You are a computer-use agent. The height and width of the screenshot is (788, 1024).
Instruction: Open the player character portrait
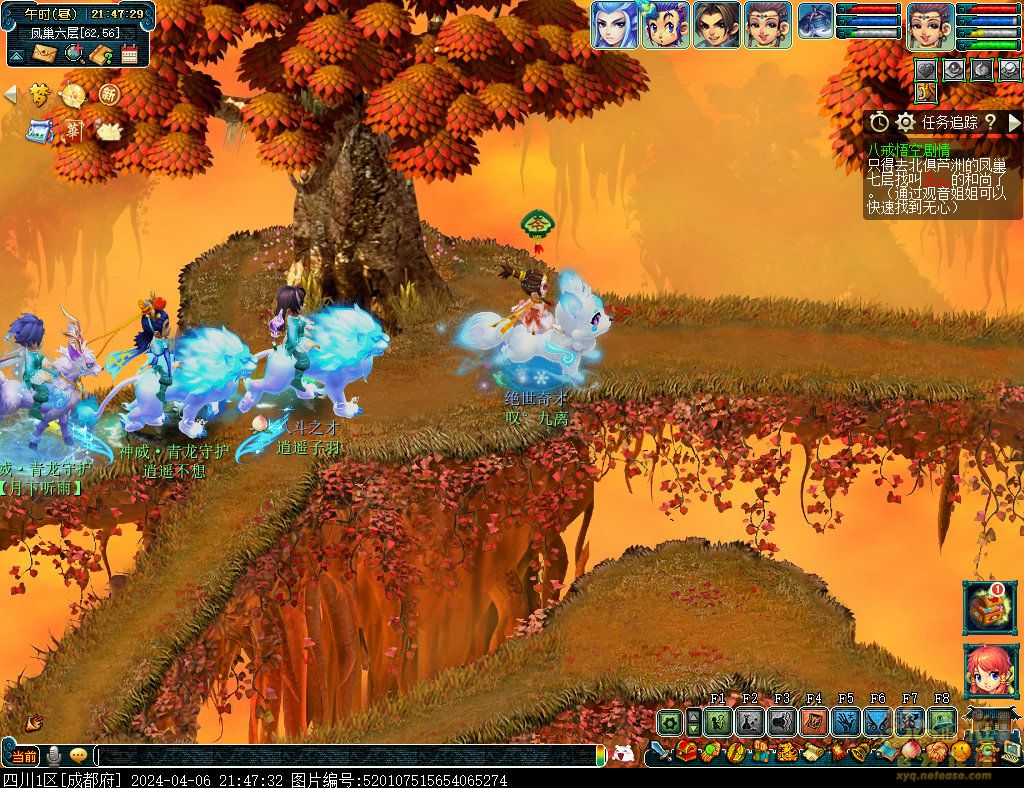click(x=930, y=25)
